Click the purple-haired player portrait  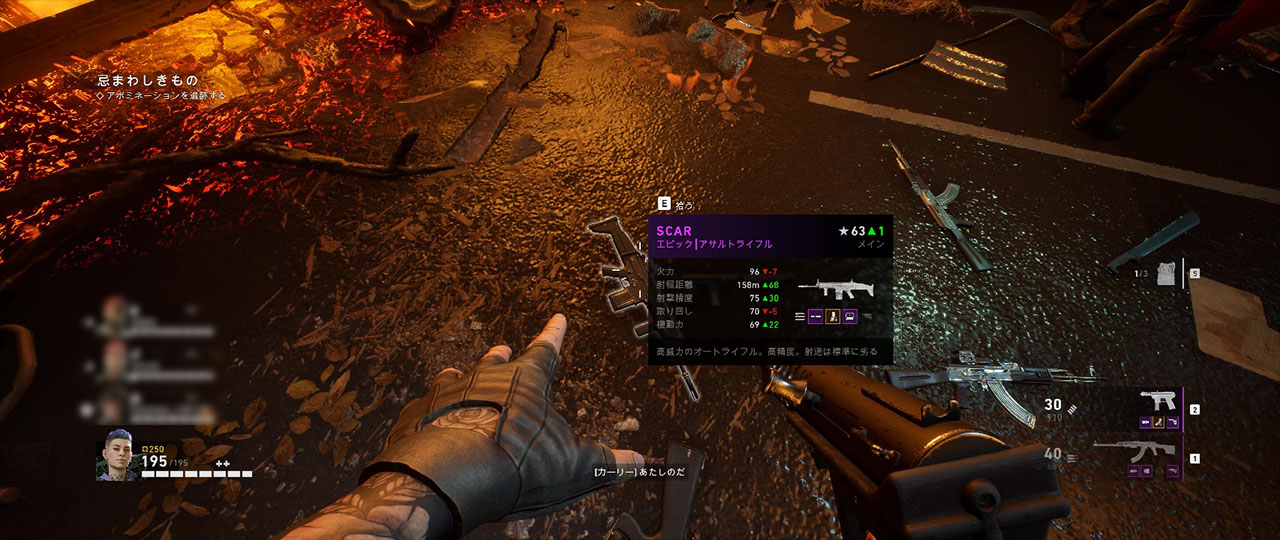pos(117,461)
